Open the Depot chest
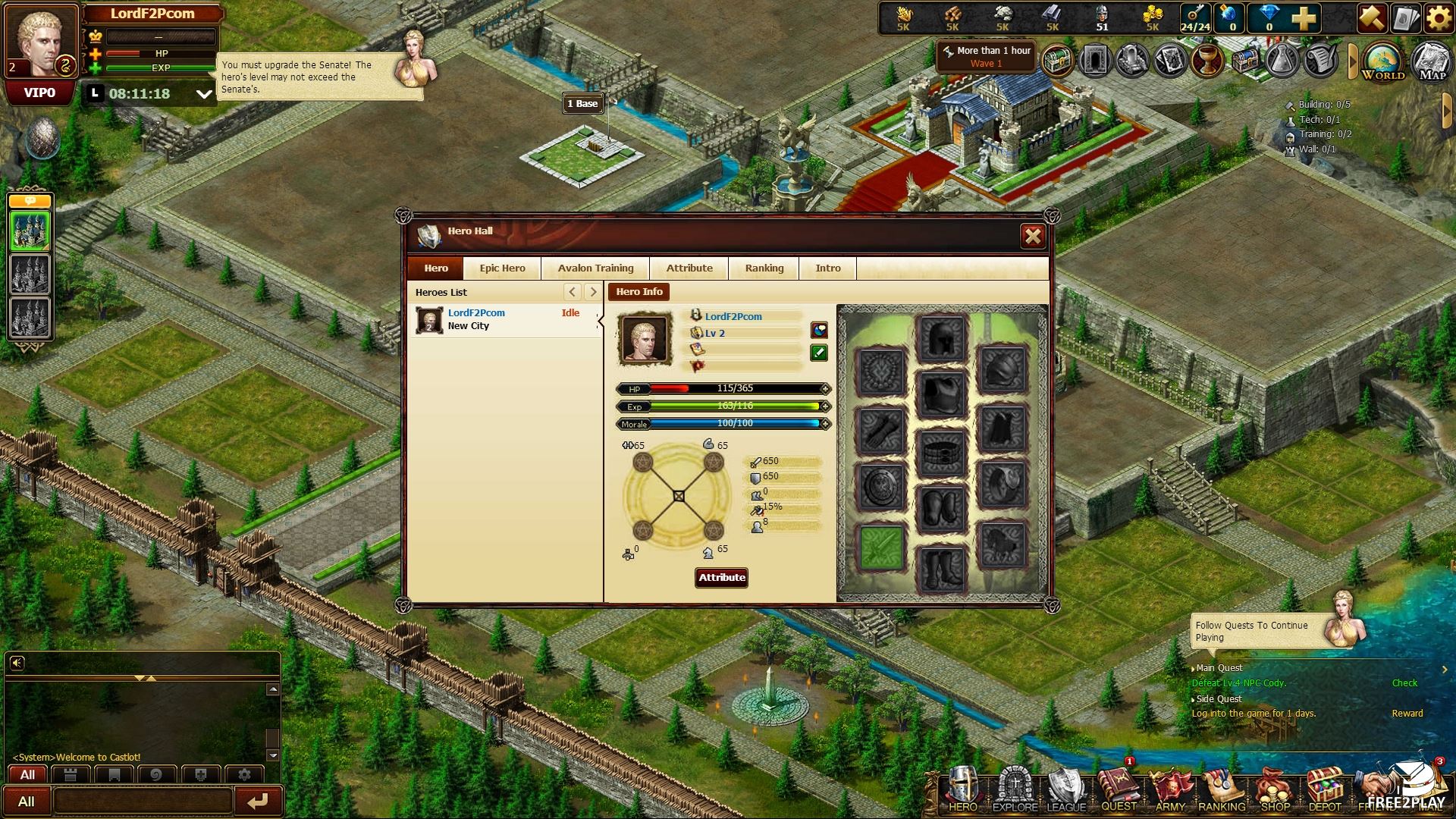The width and height of the screenshot is (1456, 819). (x=1325, y=791)
